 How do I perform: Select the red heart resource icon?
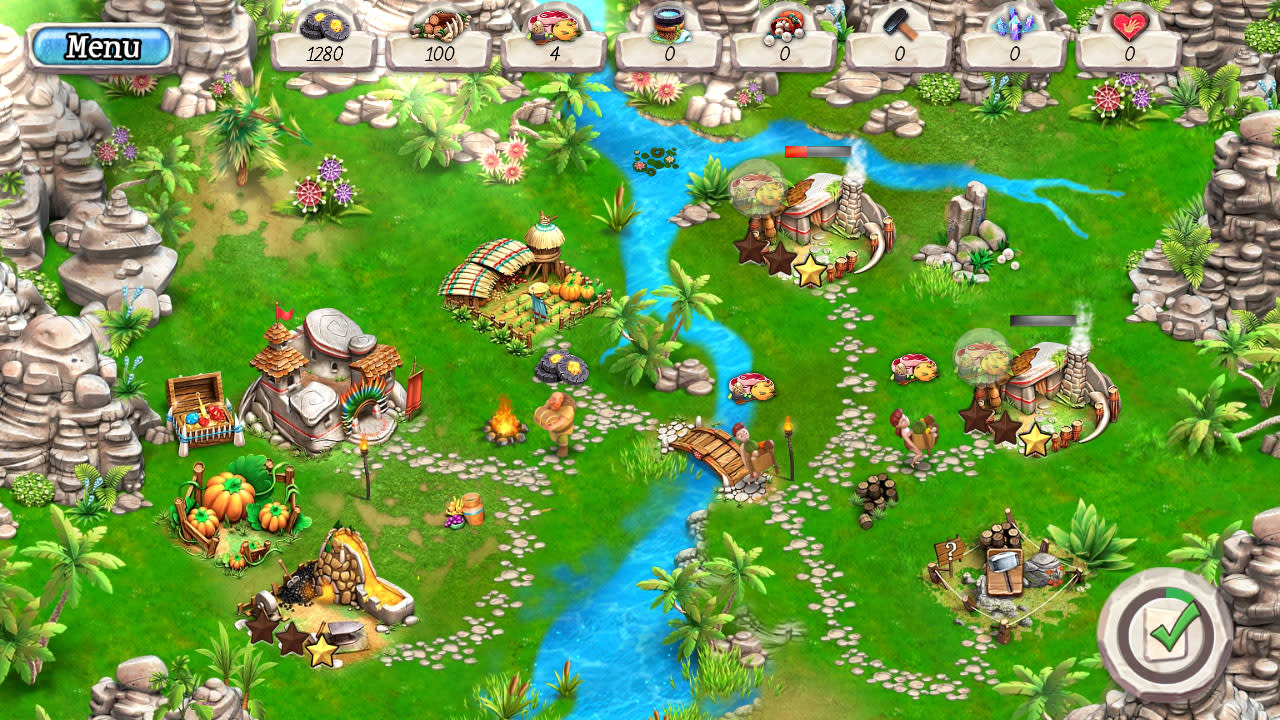click(1130, 24)
